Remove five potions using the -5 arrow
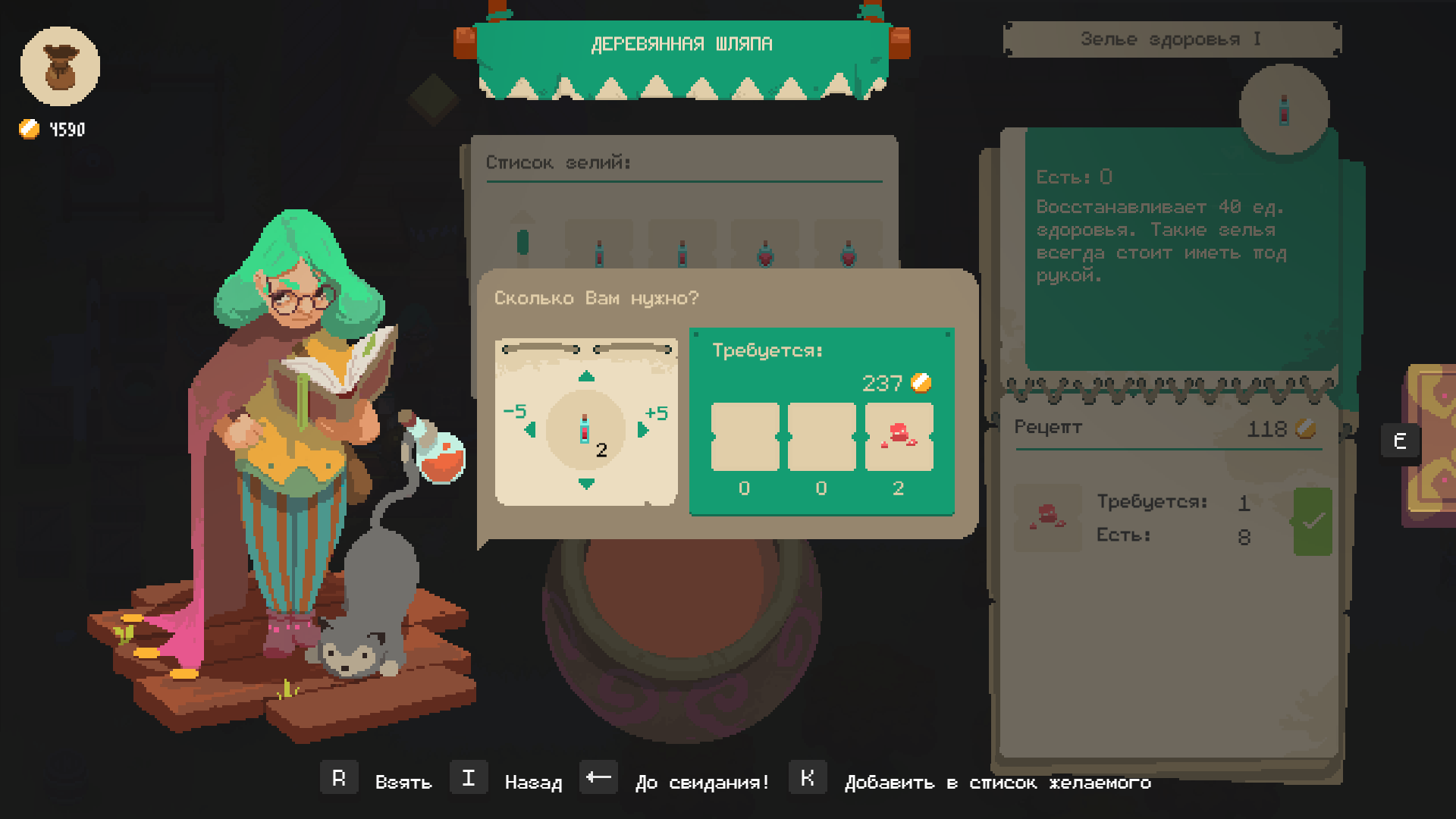The height and width of the screenshot is (819, 1456). (529, 430)
